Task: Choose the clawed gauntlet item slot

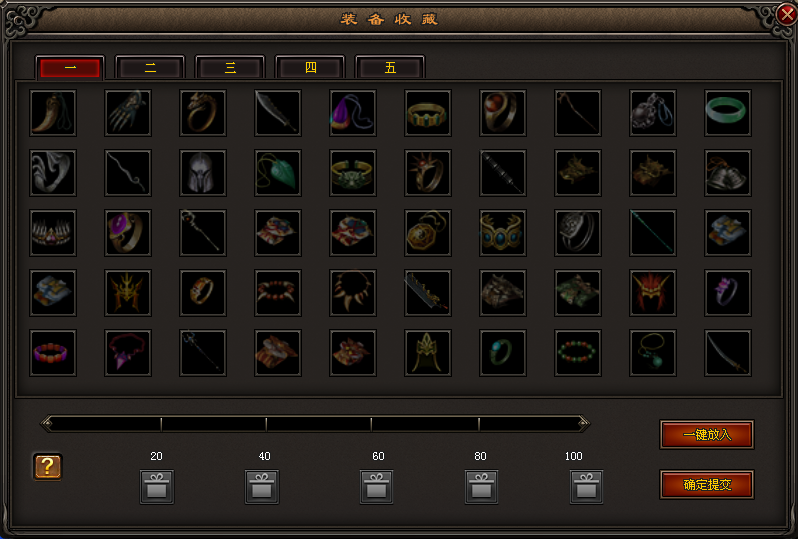Action: click(128, 113)
